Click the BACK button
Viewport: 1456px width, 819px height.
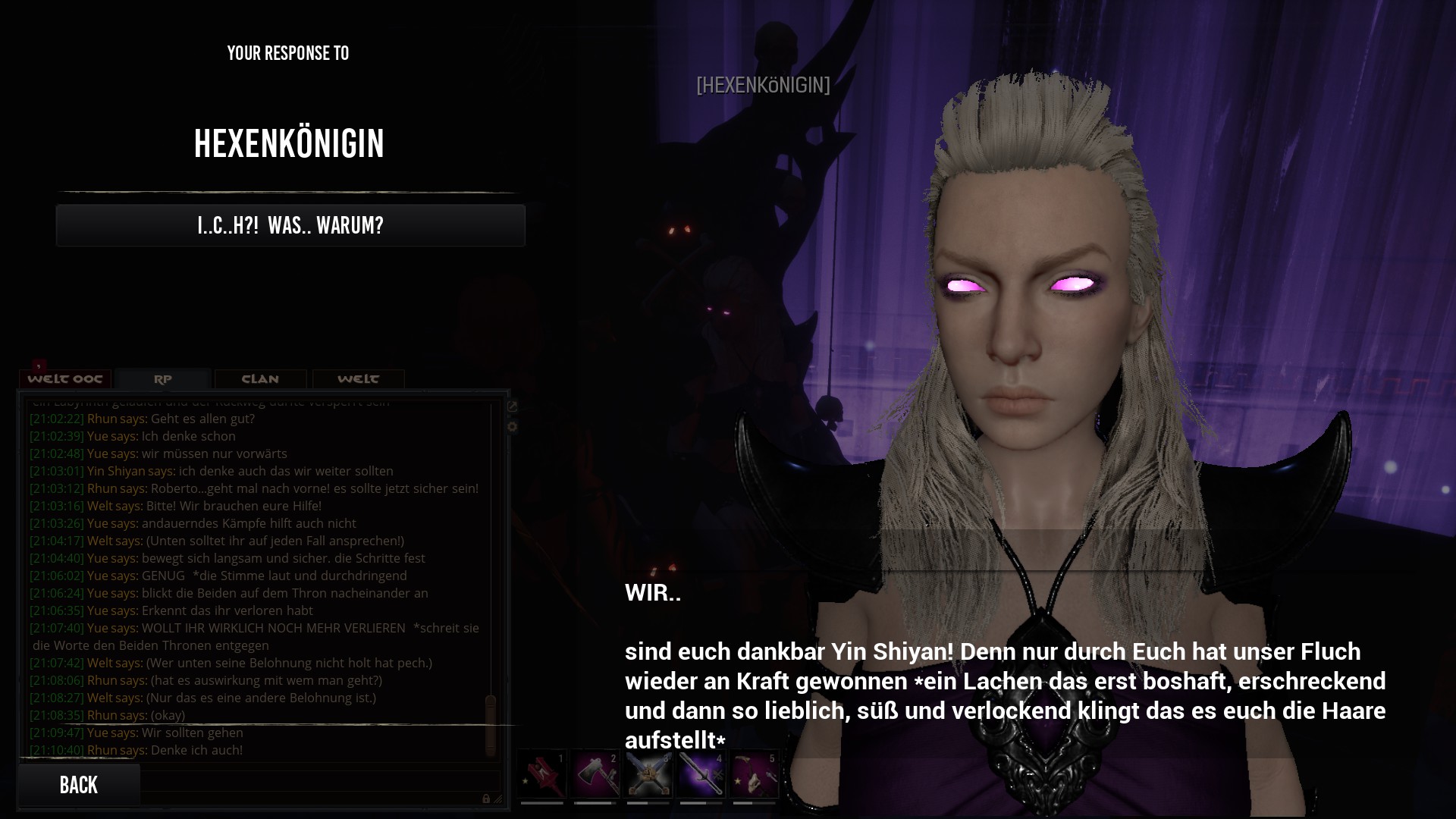pyautogui.click(x=79, y=785)
